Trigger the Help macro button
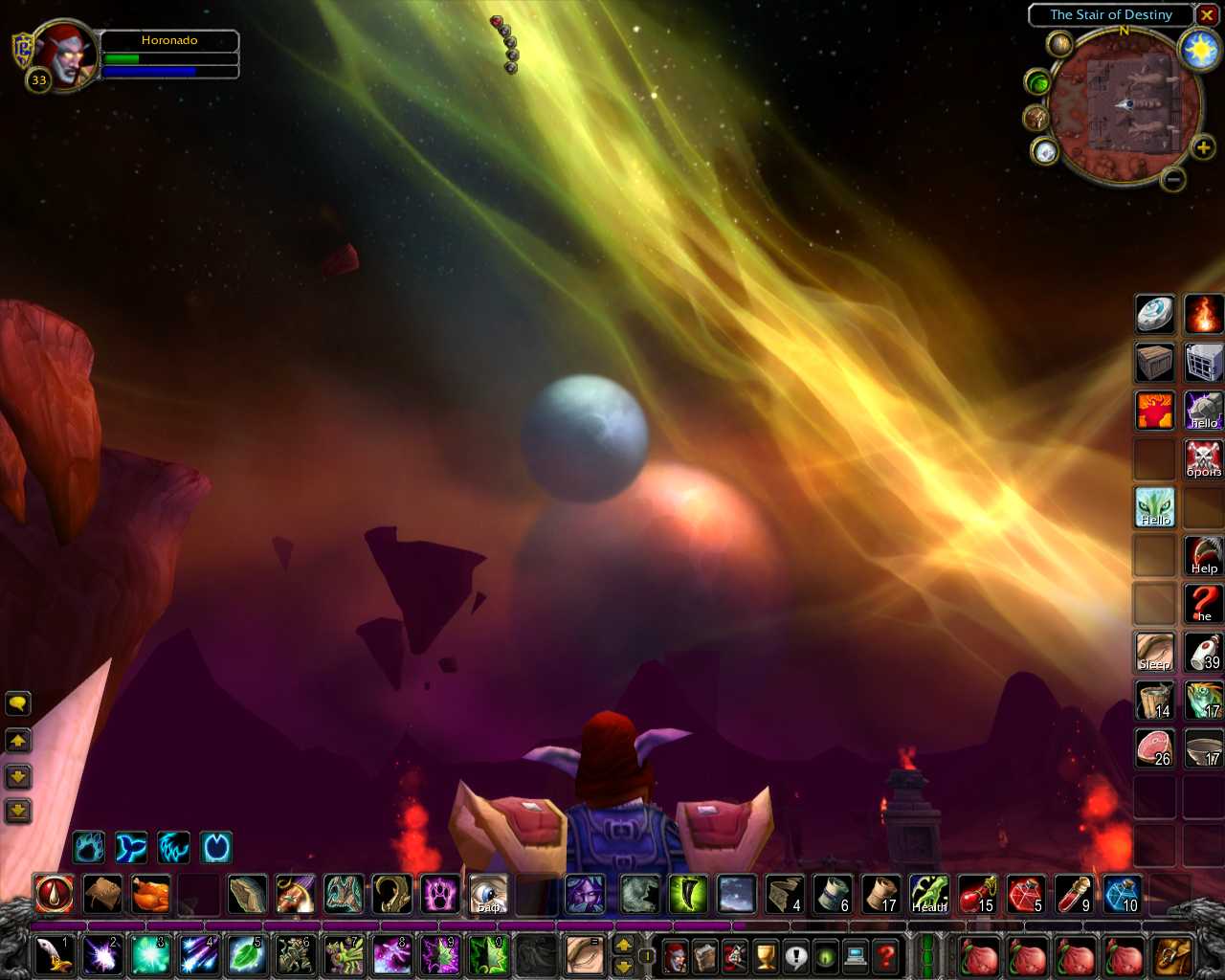The width and height of the screenshot is (1225, 980). coord(1203,555)
